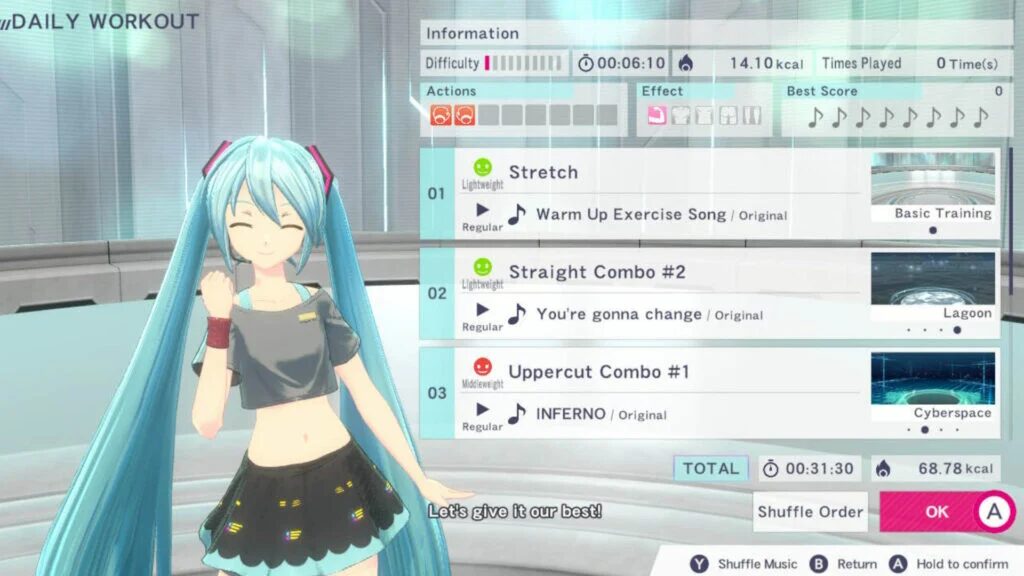Select the Stretch workout row
Viewport: 1024px width, 576px height.
pyautogui.click(x=660, y=173)
